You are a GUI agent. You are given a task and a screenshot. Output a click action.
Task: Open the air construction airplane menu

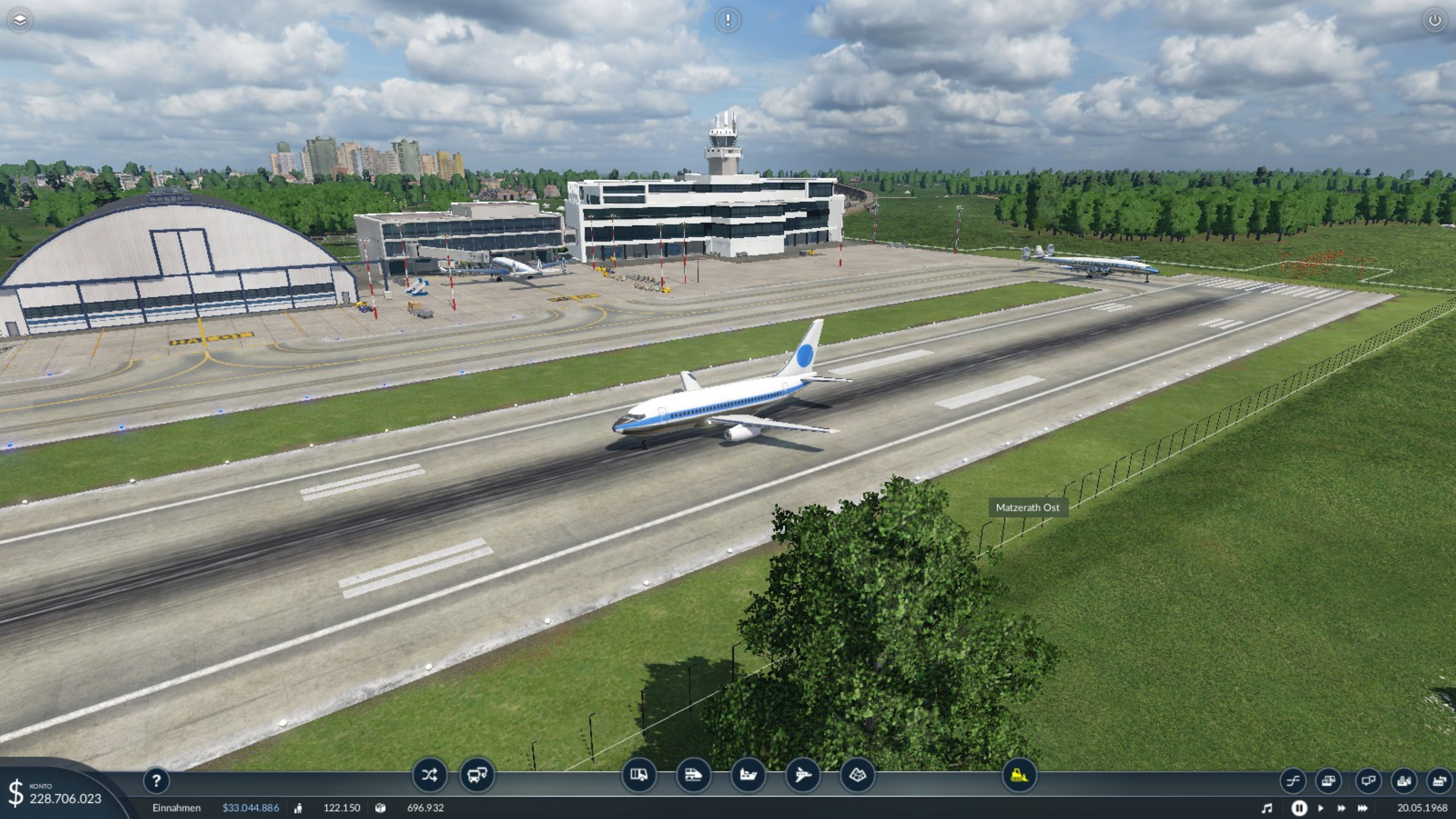point(803,775)
